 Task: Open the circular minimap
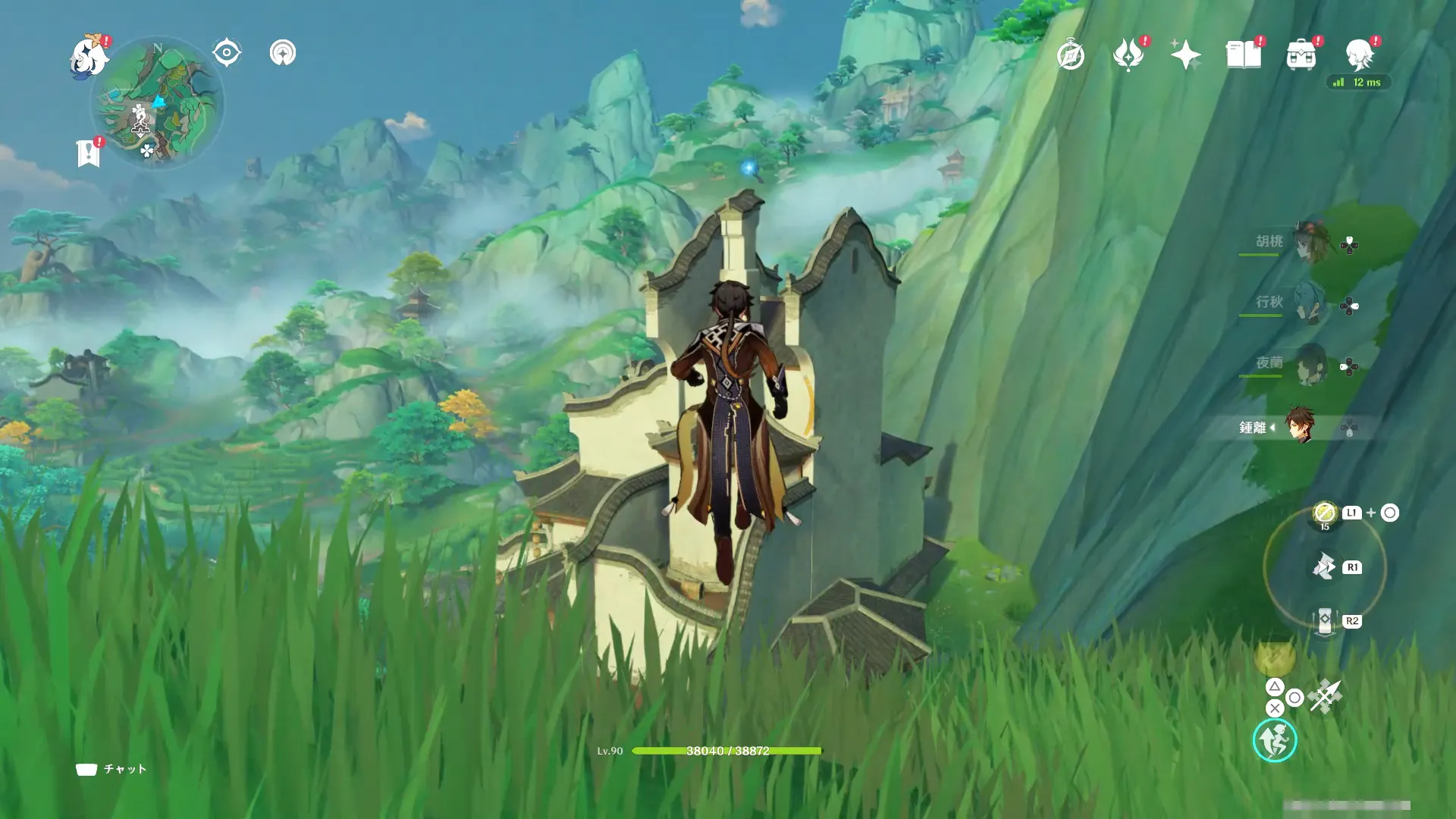point(158,104)
